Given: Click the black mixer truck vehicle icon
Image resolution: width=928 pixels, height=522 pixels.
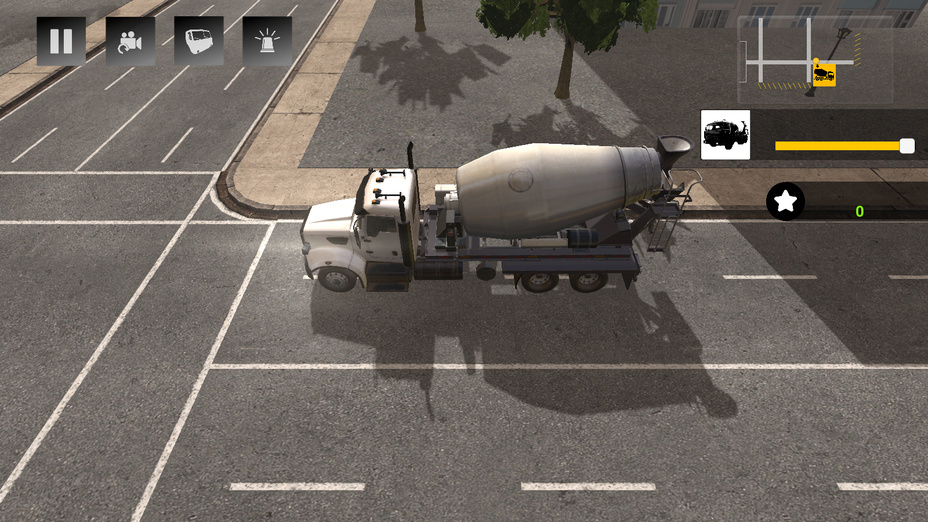Looking at the screenshot, I should coord(725,135).
